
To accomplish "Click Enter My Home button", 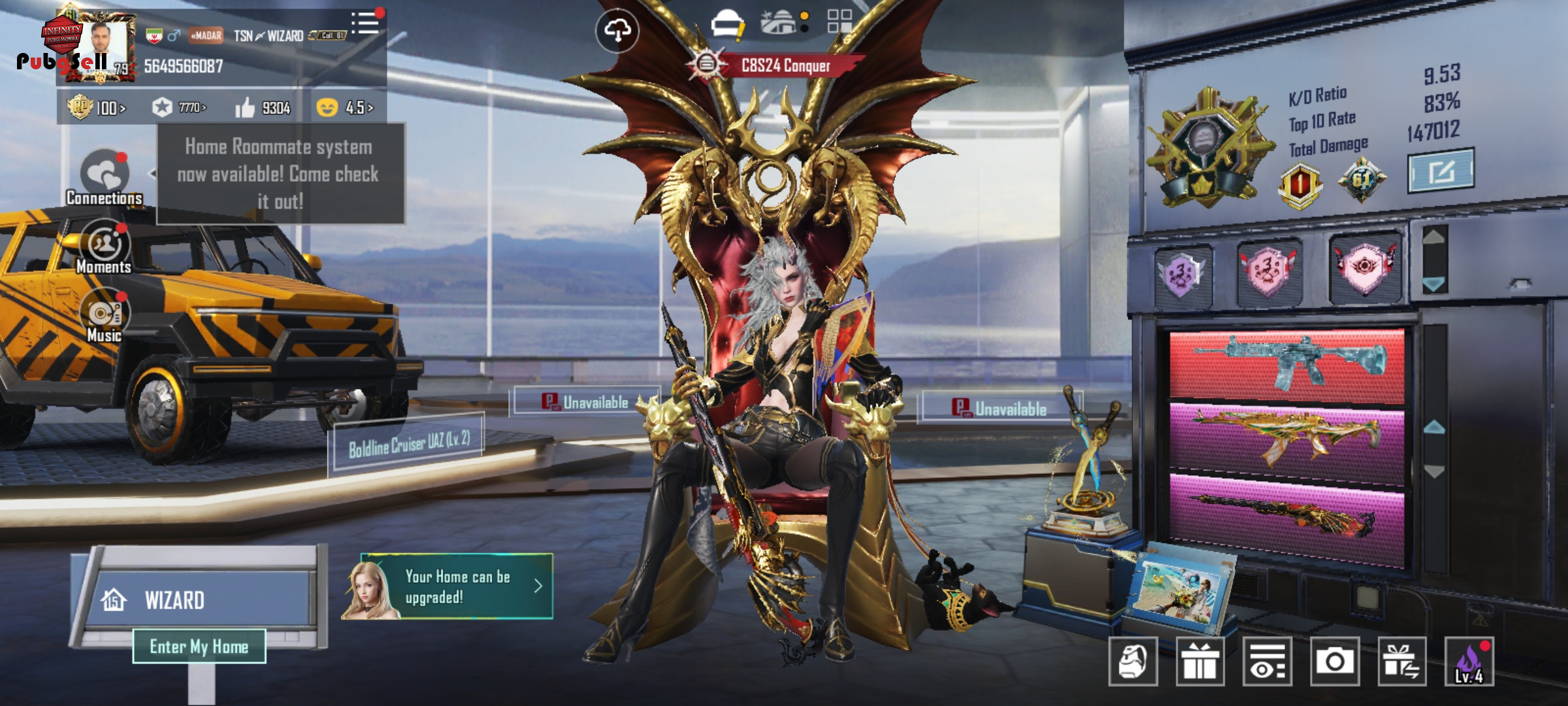I will click(199, 647).
